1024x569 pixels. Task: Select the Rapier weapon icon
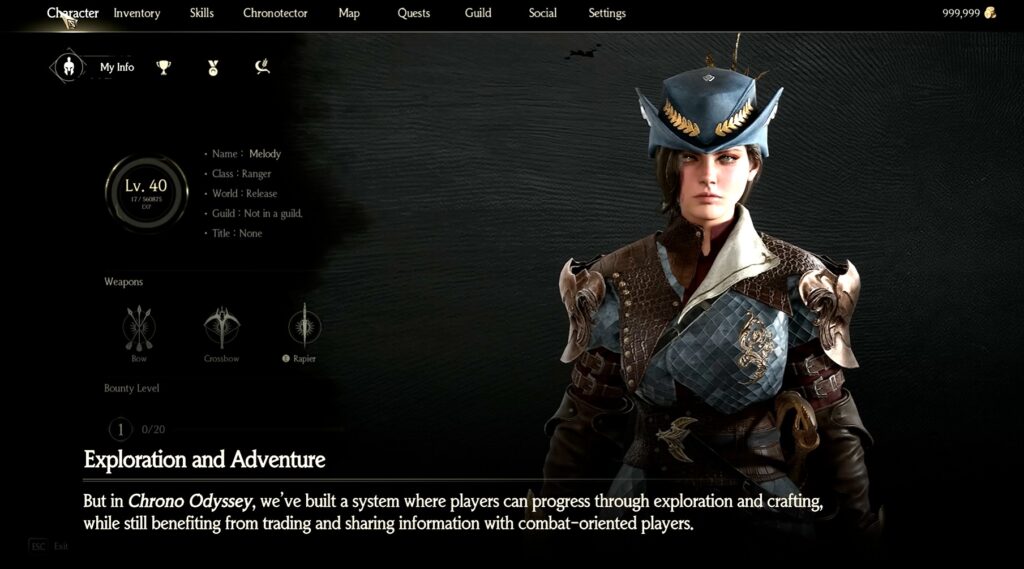pyautogui.click(x=304, y=327)
